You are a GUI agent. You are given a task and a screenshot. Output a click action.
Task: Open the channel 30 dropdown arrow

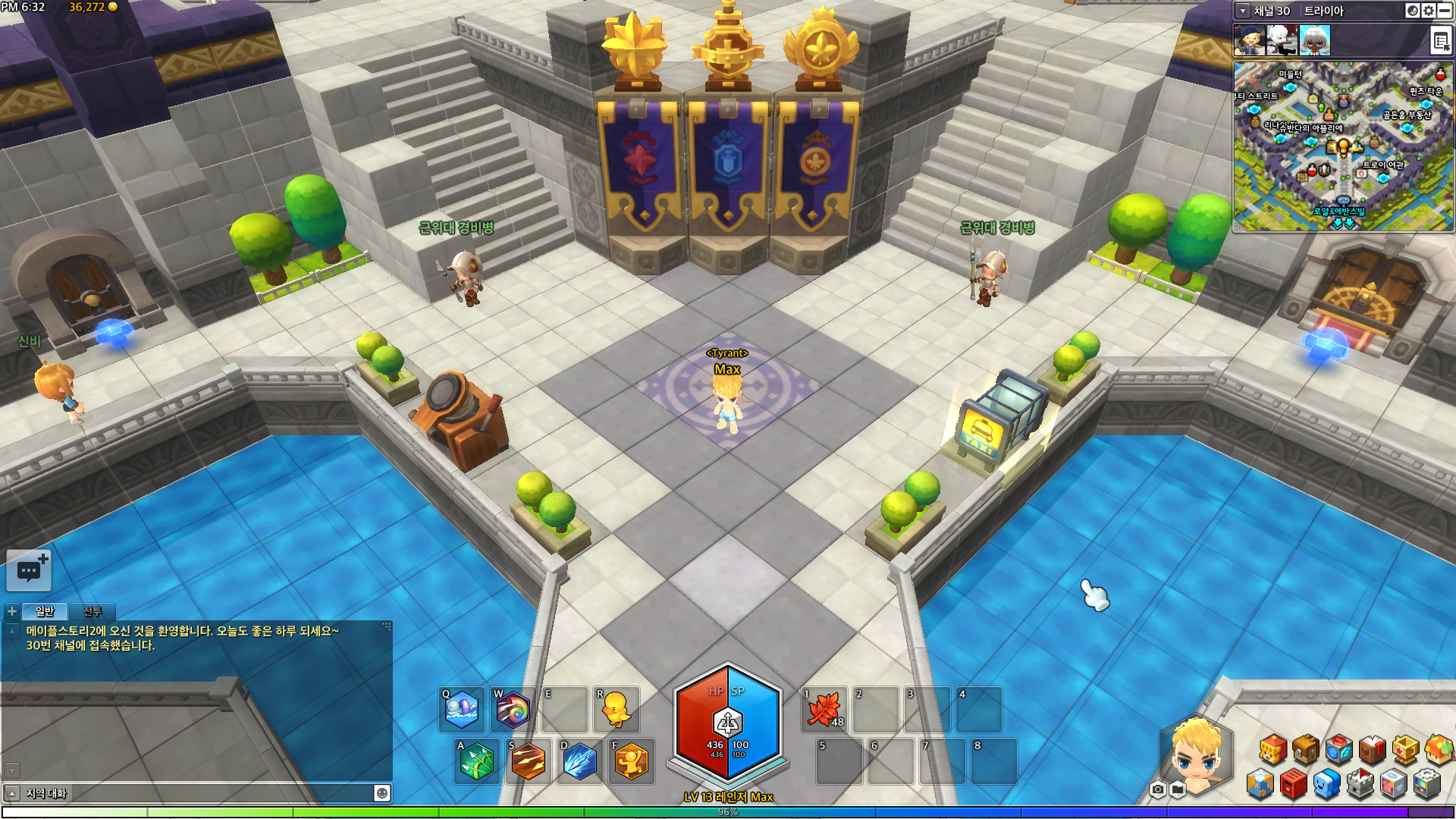click(x=1243, y=11)
